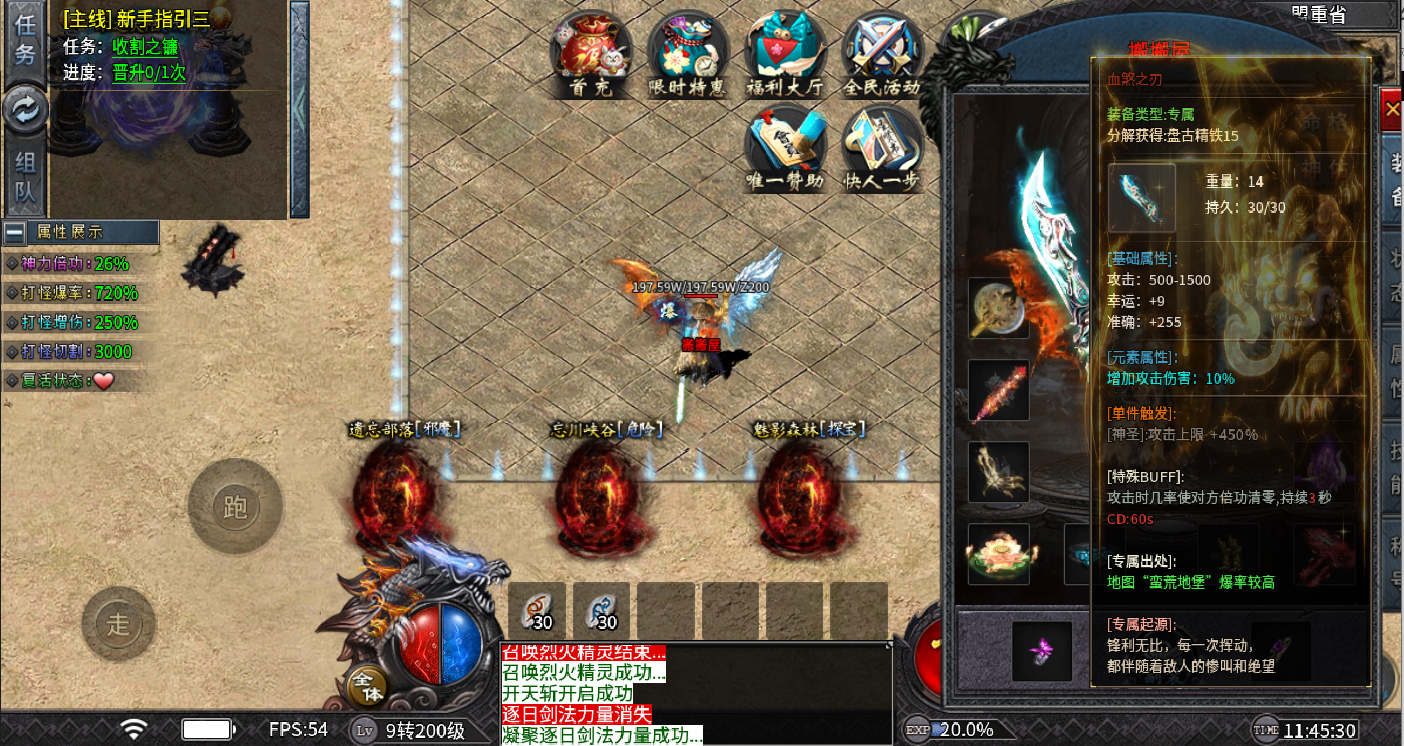Open the 全民活动 events icon
1404x746 pixels.
tap(881, 57)
